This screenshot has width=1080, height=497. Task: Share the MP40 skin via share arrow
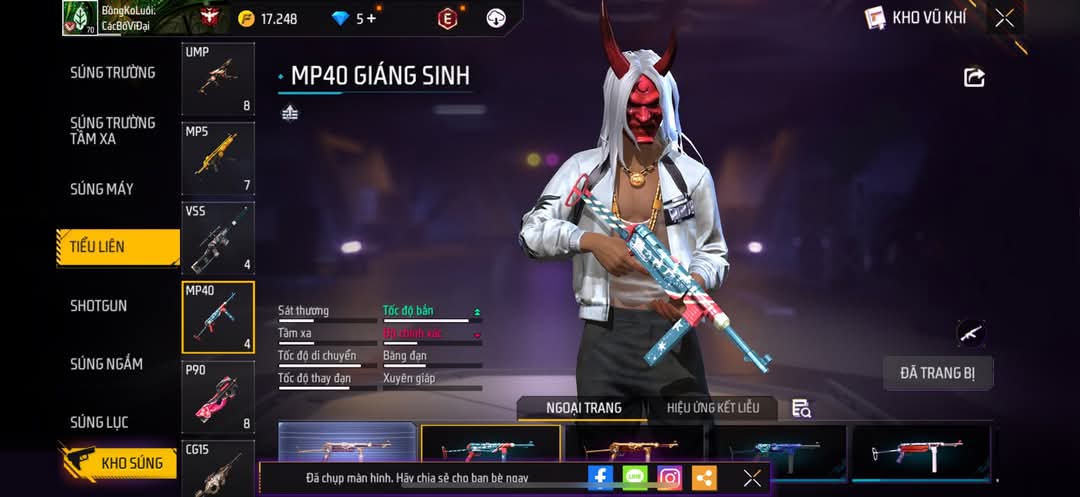[x=974, y=77]
